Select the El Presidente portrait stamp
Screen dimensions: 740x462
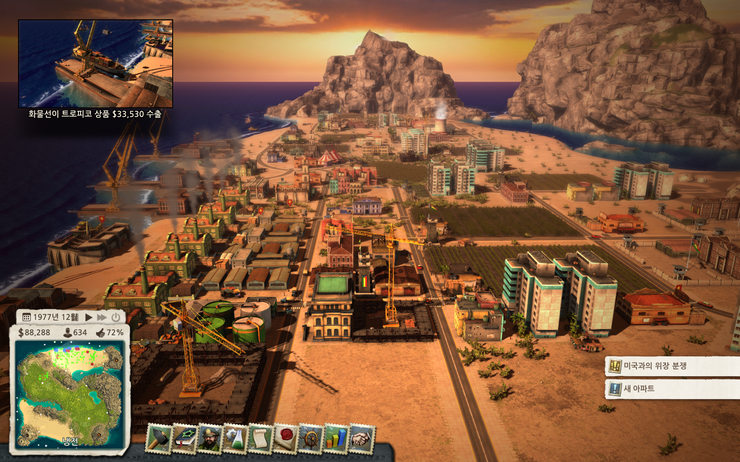coord(210,438)
